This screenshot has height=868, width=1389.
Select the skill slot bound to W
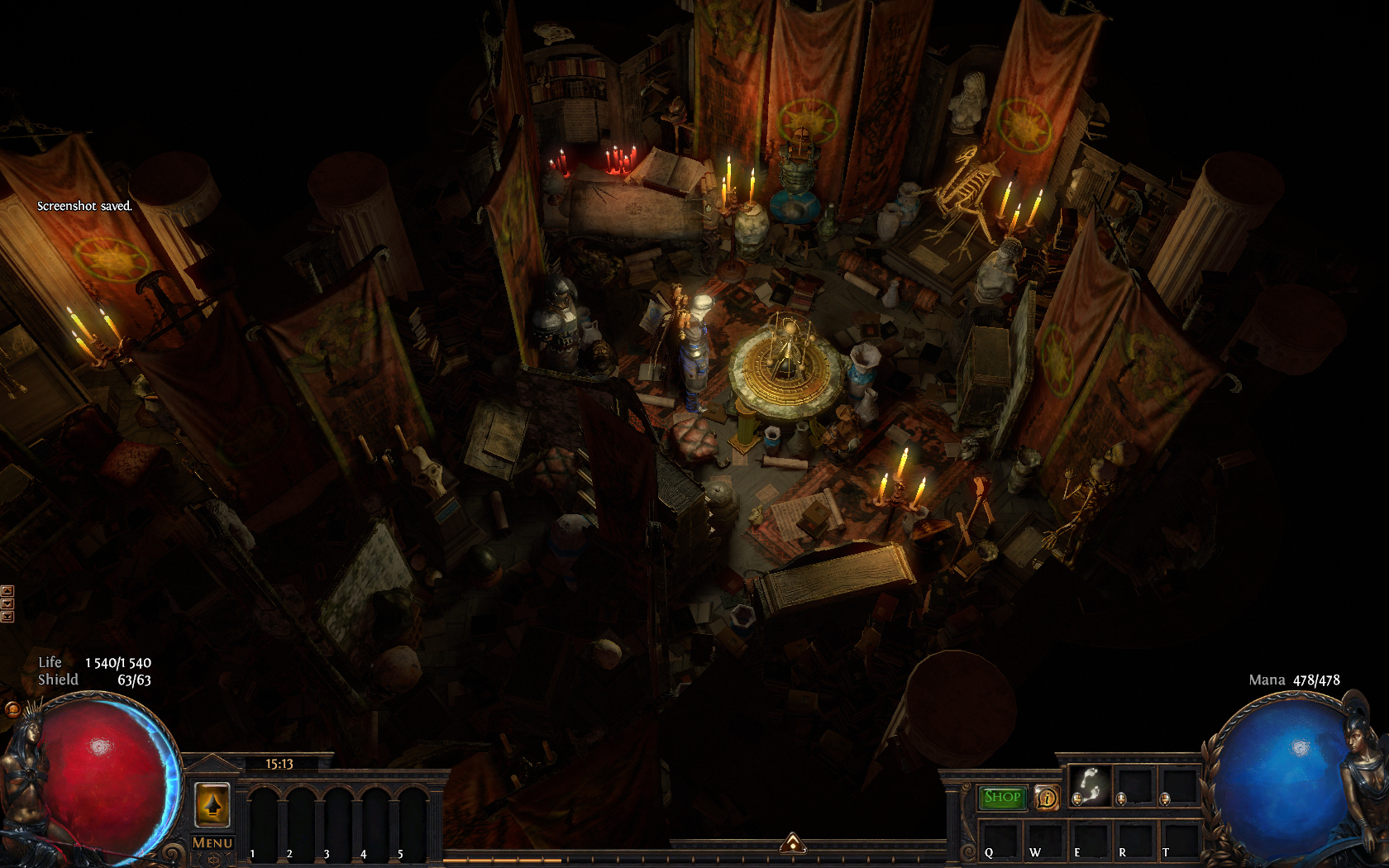pos(1045,841)
